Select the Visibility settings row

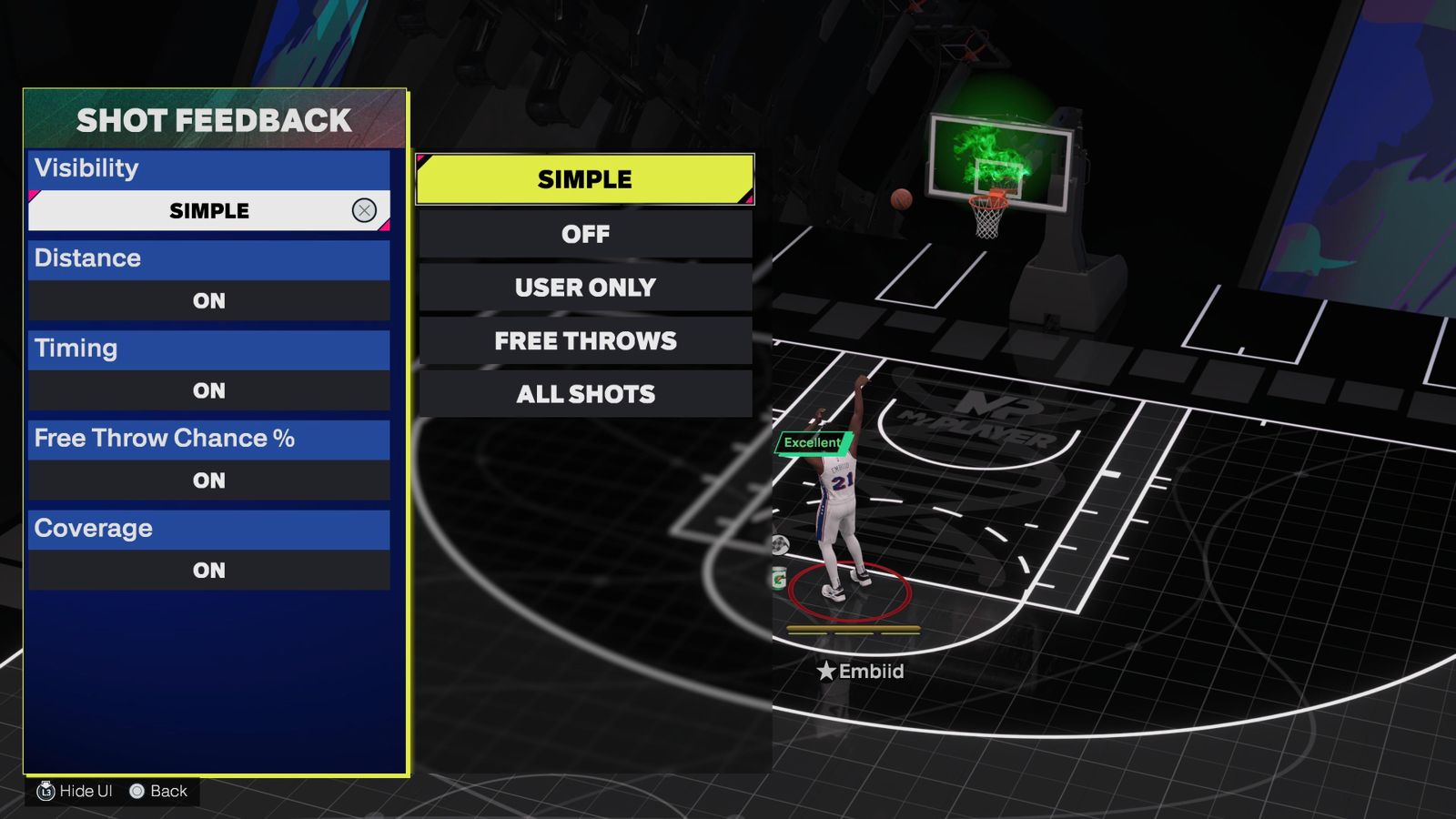pos(208,167)
